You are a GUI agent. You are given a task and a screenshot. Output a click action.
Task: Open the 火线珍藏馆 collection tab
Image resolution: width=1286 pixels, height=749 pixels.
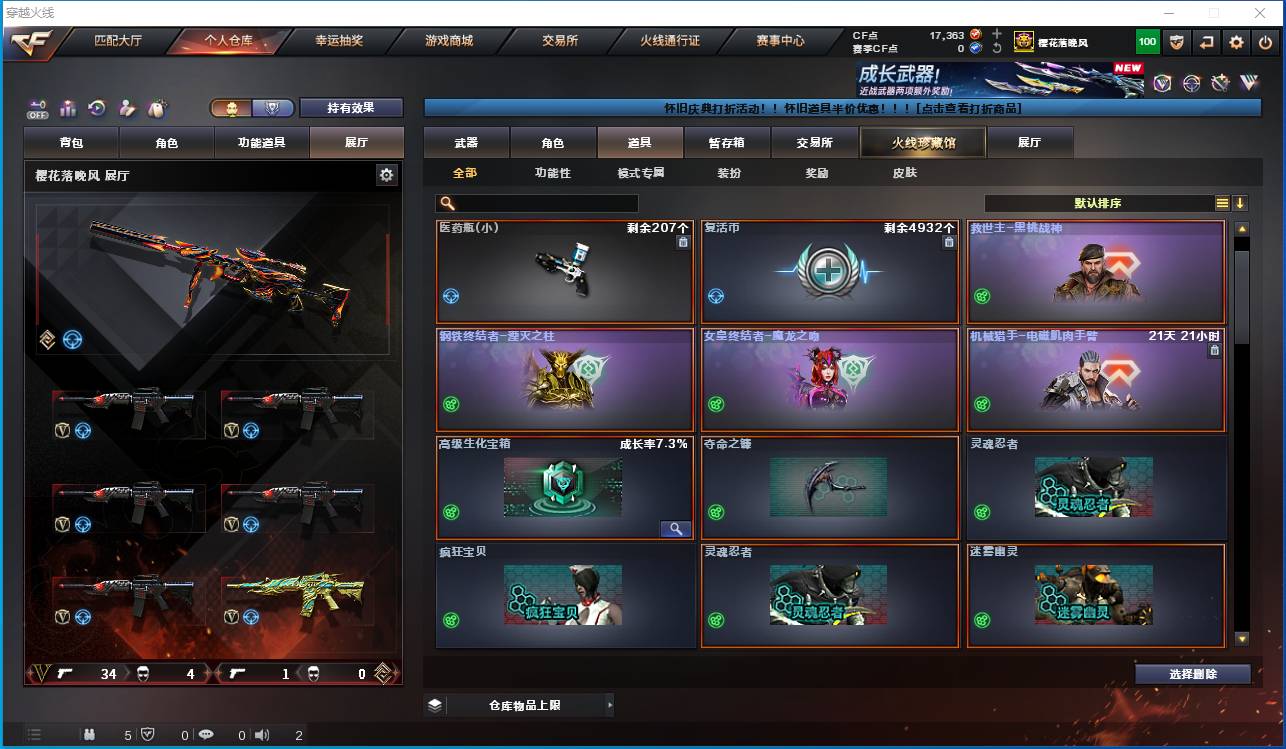(x=923, y=143)
